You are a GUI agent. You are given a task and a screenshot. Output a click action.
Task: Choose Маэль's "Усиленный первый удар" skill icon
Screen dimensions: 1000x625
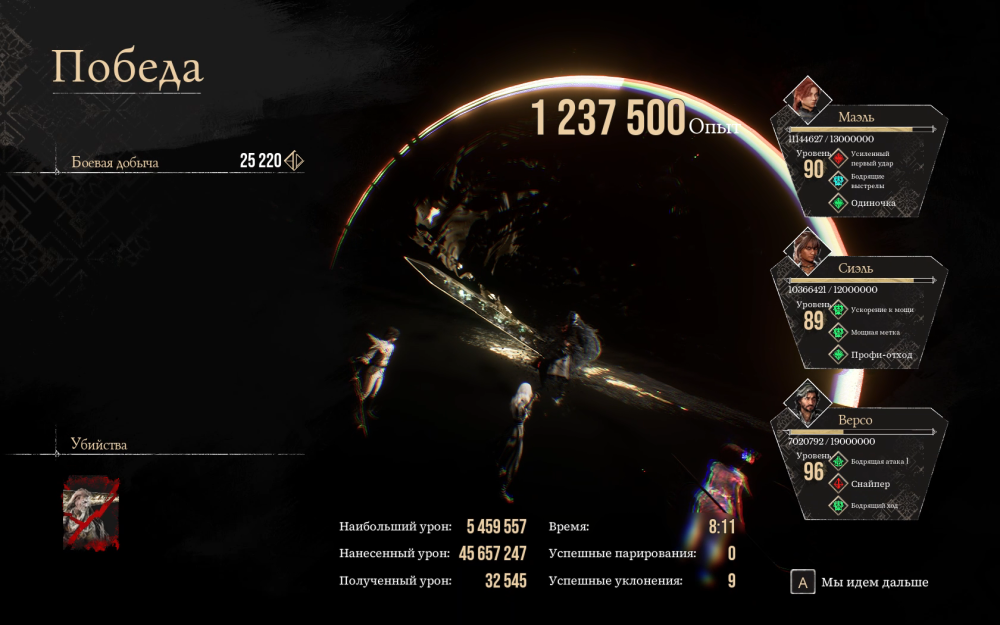(838, 158)
